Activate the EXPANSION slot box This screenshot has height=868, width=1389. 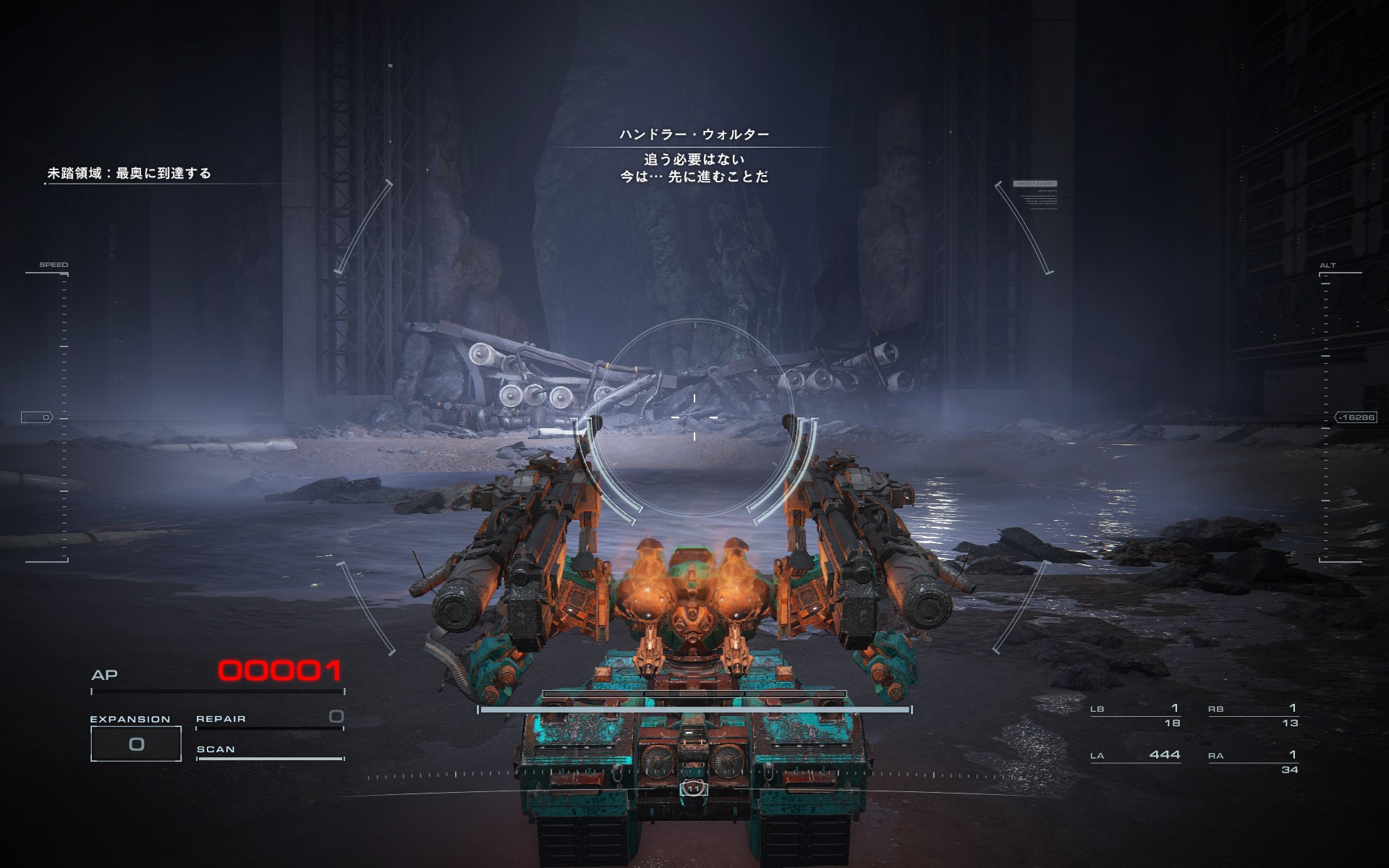[x=136, y=744]
